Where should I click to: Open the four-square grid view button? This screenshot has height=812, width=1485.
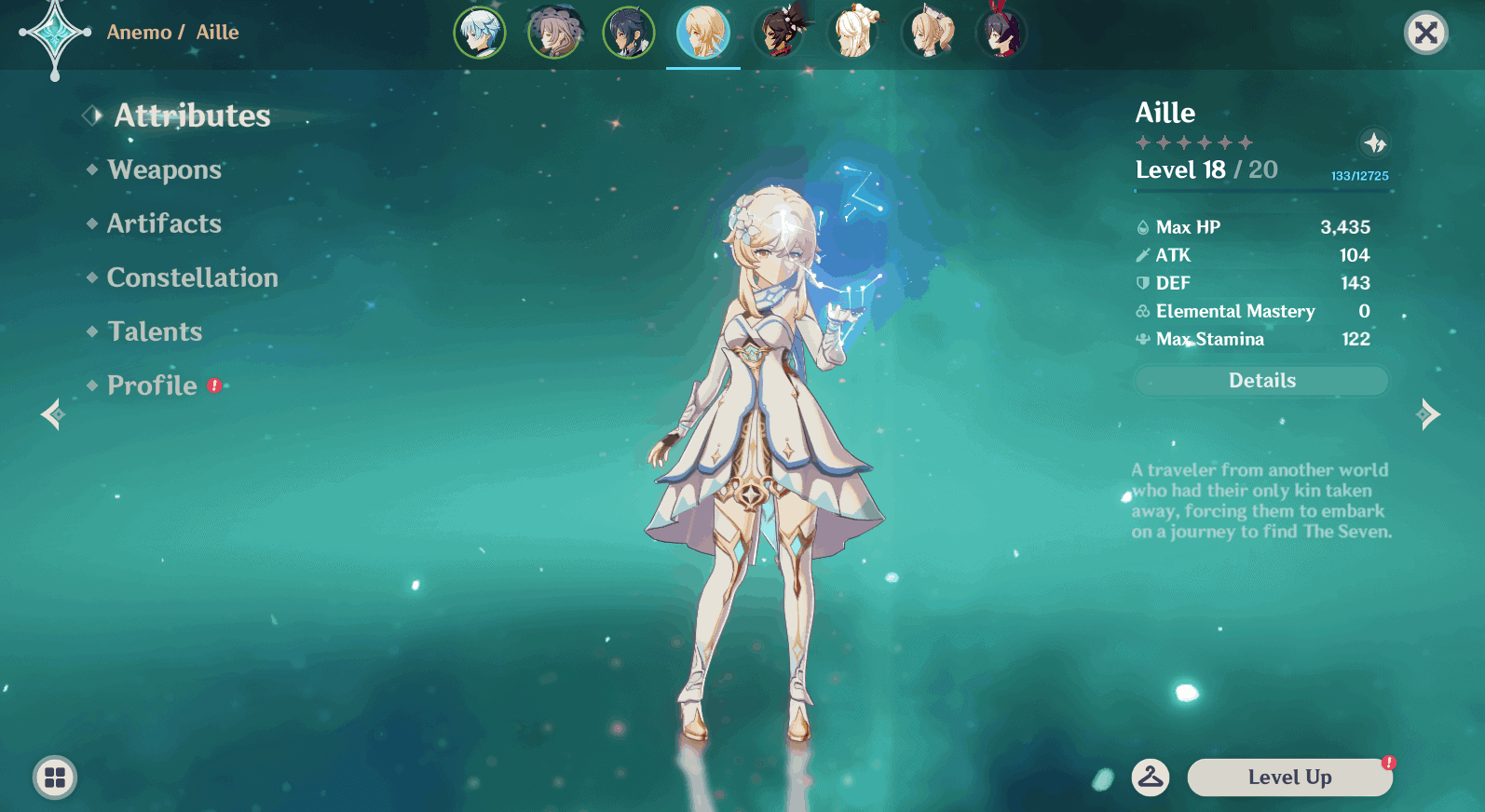point(55,778)
